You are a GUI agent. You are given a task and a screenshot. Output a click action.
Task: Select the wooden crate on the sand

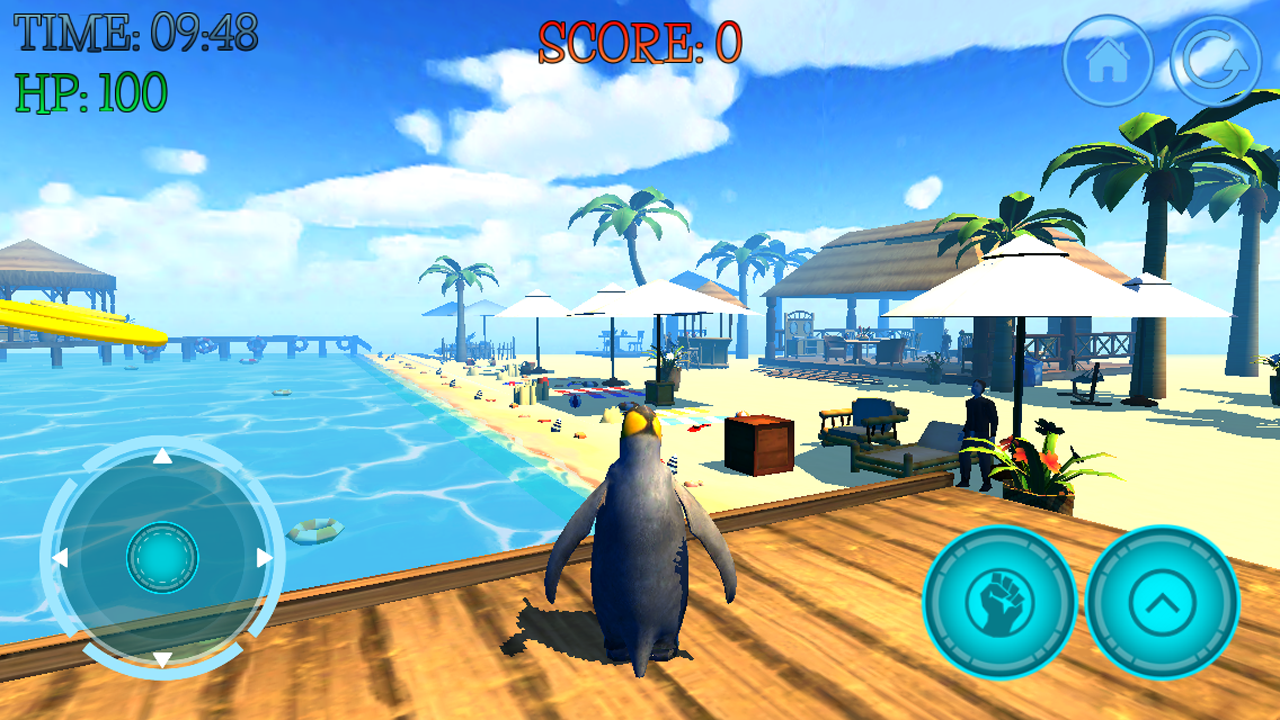[x=757, y=447]
